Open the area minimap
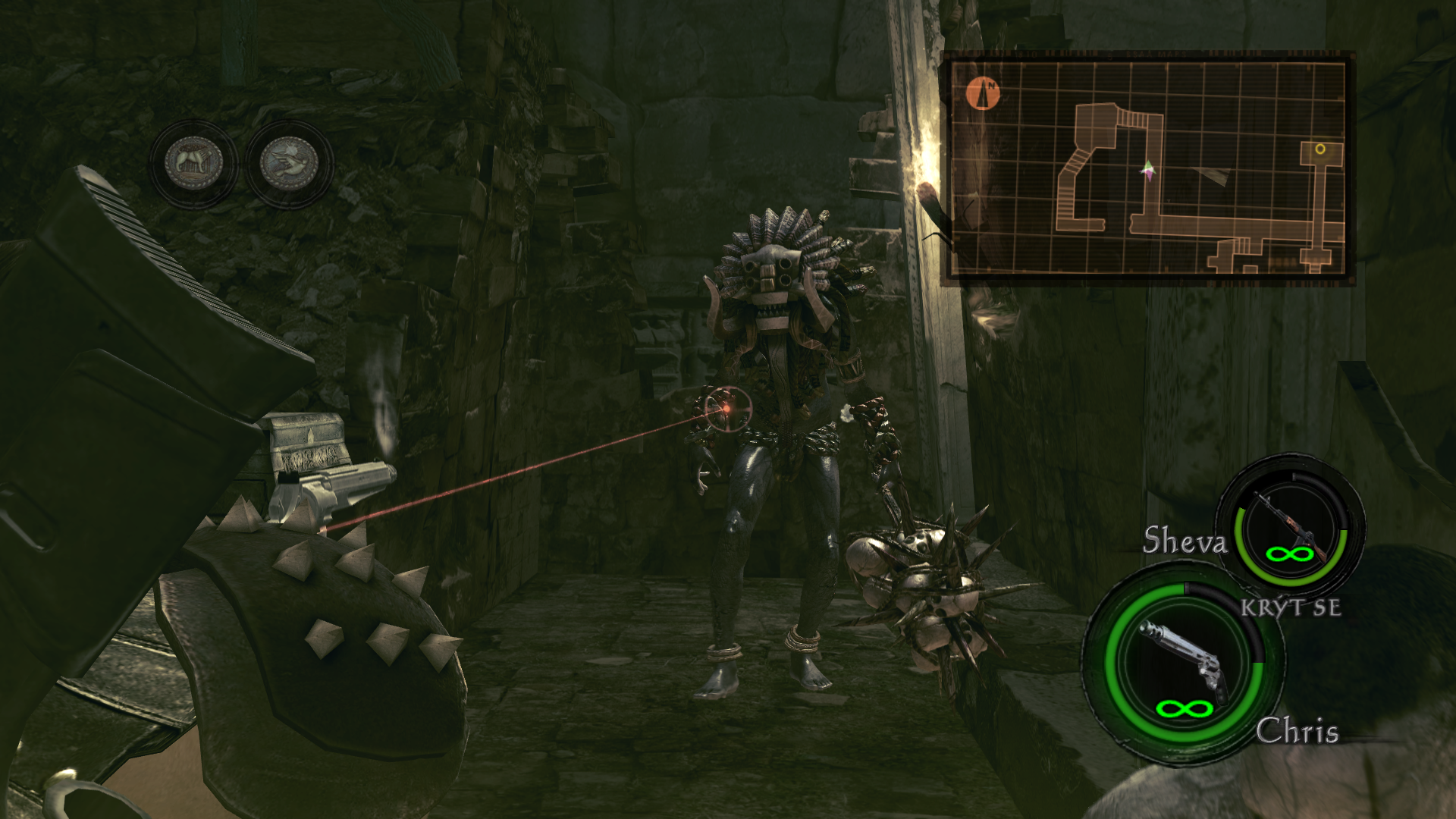 pyautogui.click(x=1147, y=168)
